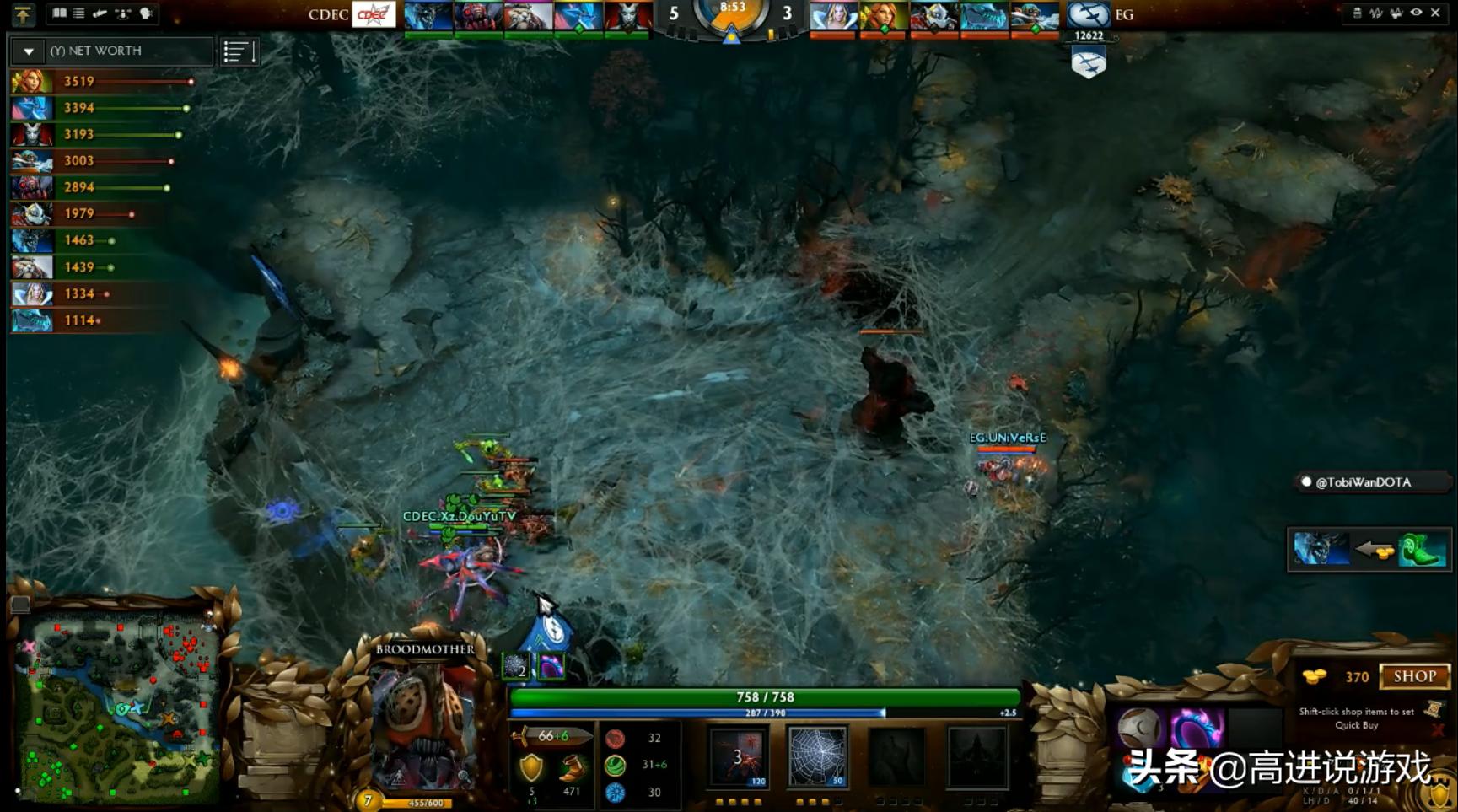Open the detailed stats list beside NET WORTH

coord(239,51)
